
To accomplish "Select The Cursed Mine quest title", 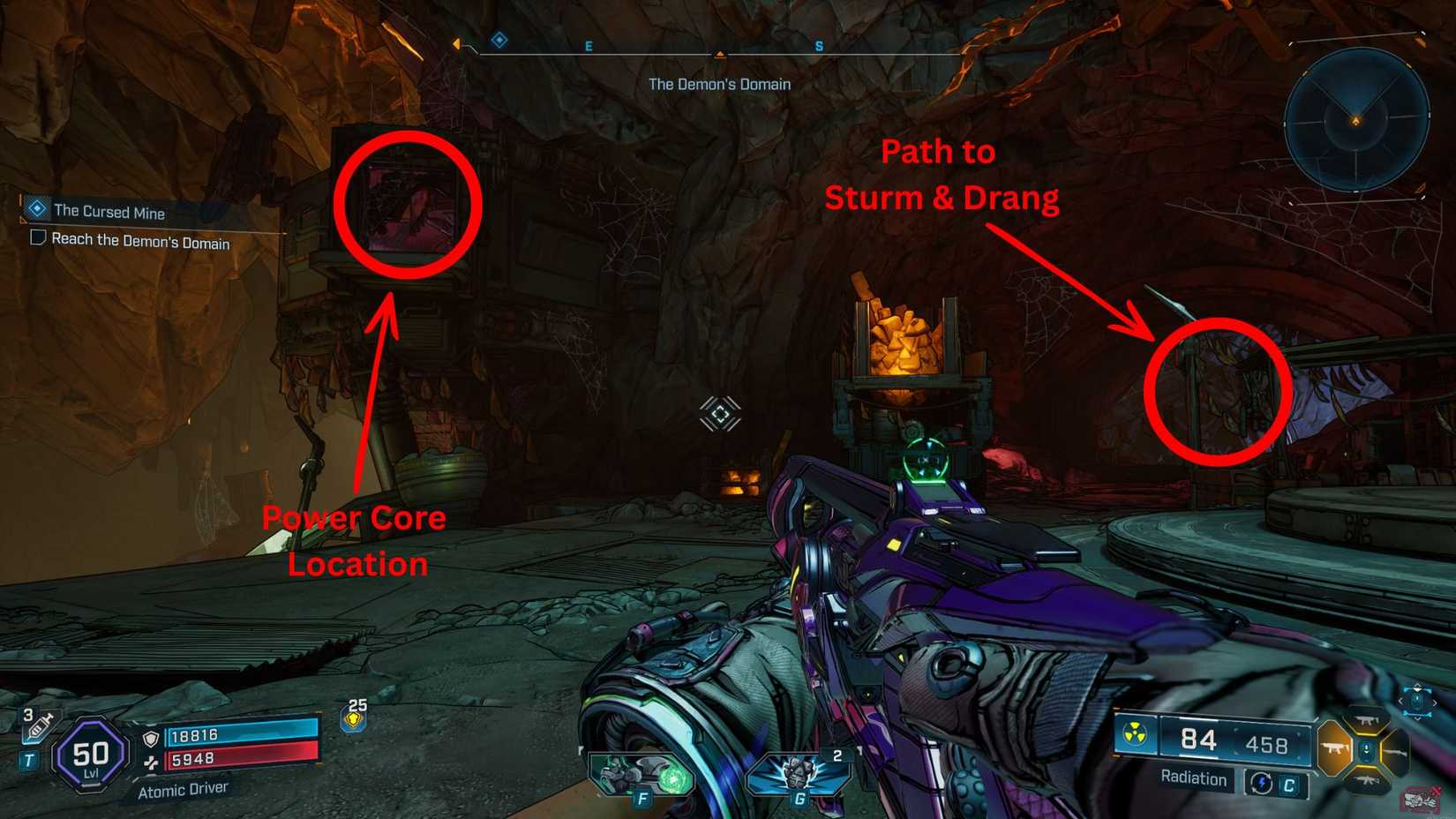I will [109, 212].
